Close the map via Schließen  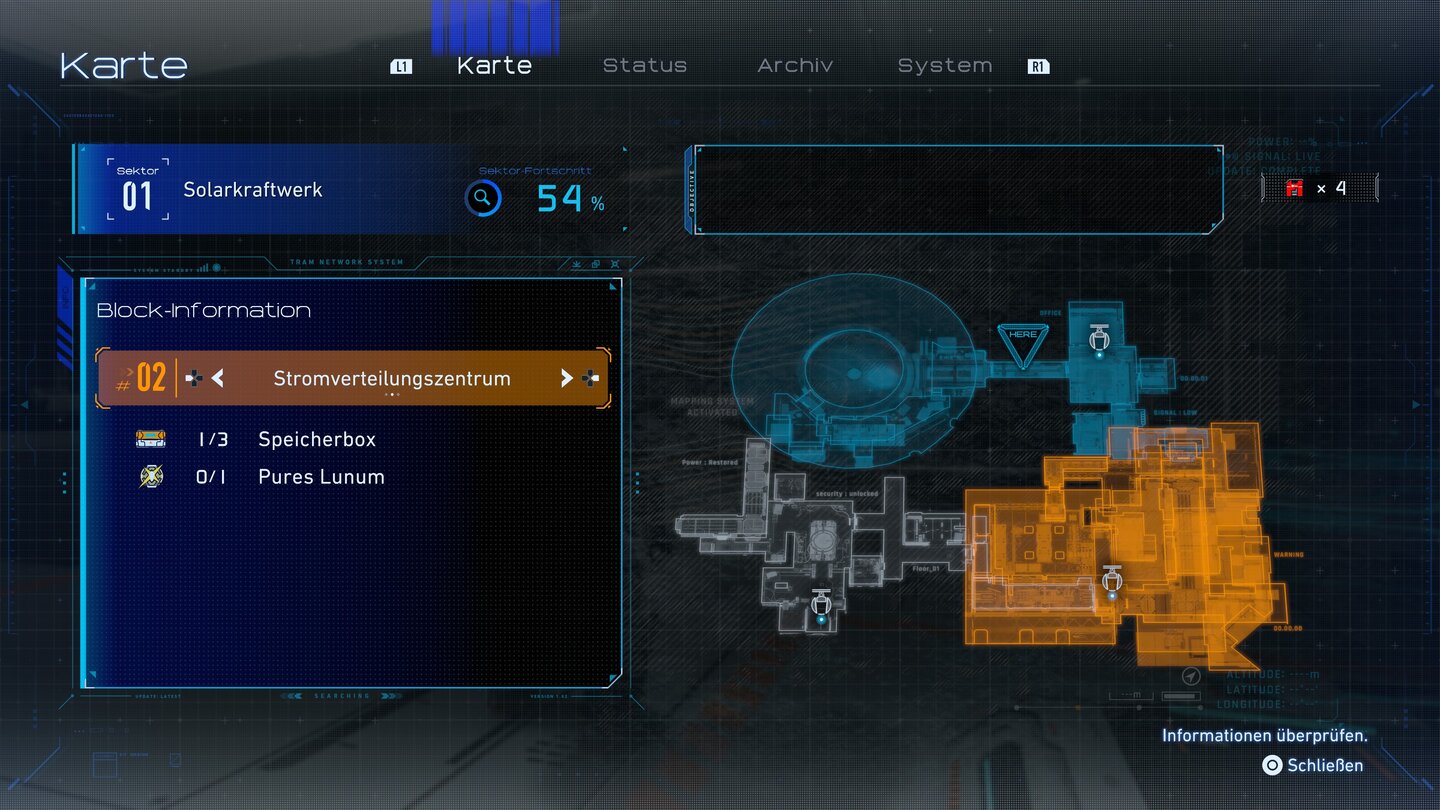(x=1313, y=765)
